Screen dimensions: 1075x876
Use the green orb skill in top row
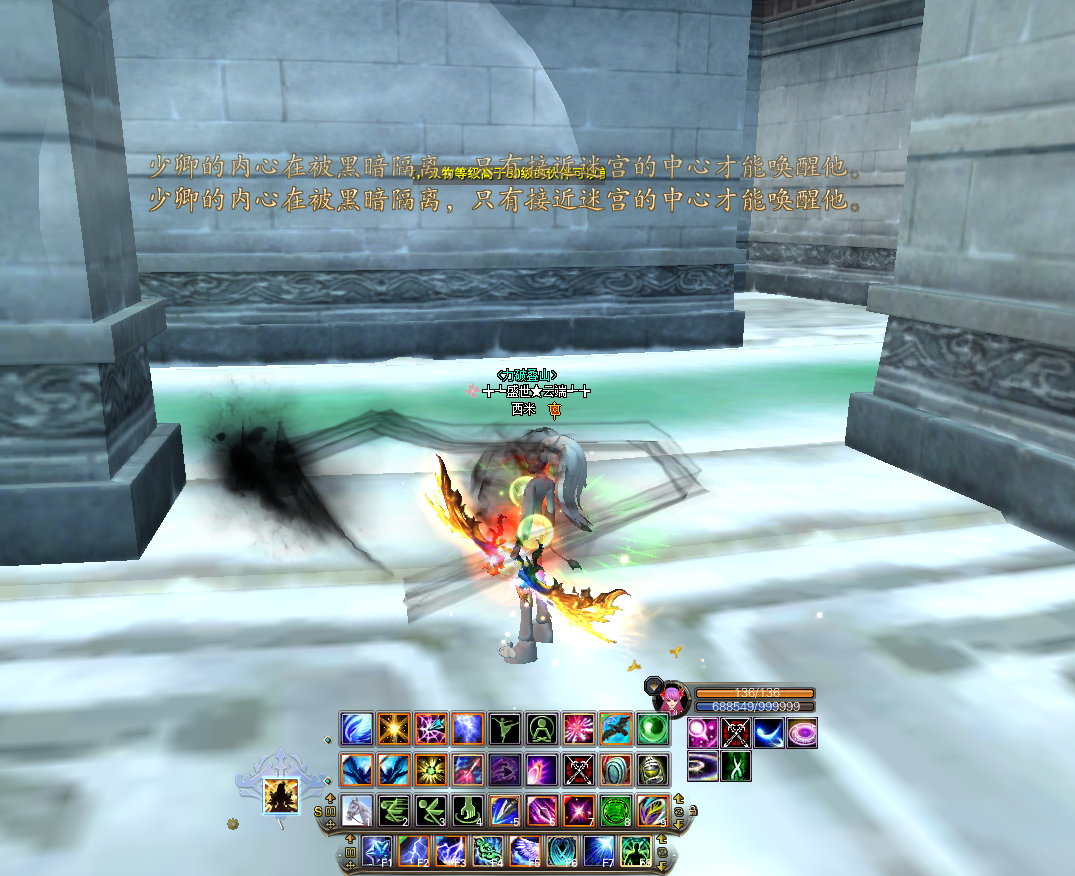[652, 727]
